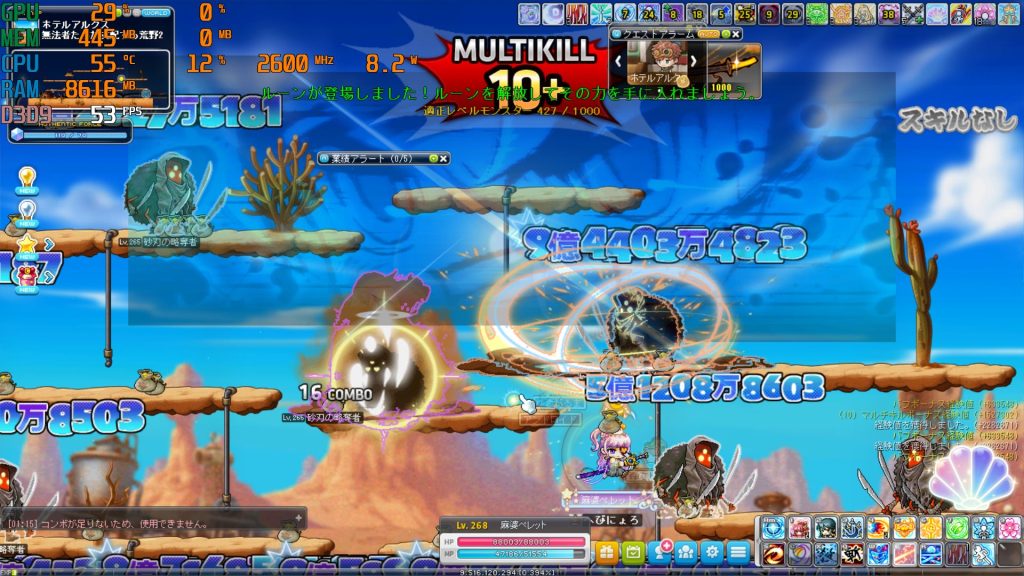This screenshot has height=576, width=1024.
Task: Click the white lightbulb notification icon
Action: [27, 211]
